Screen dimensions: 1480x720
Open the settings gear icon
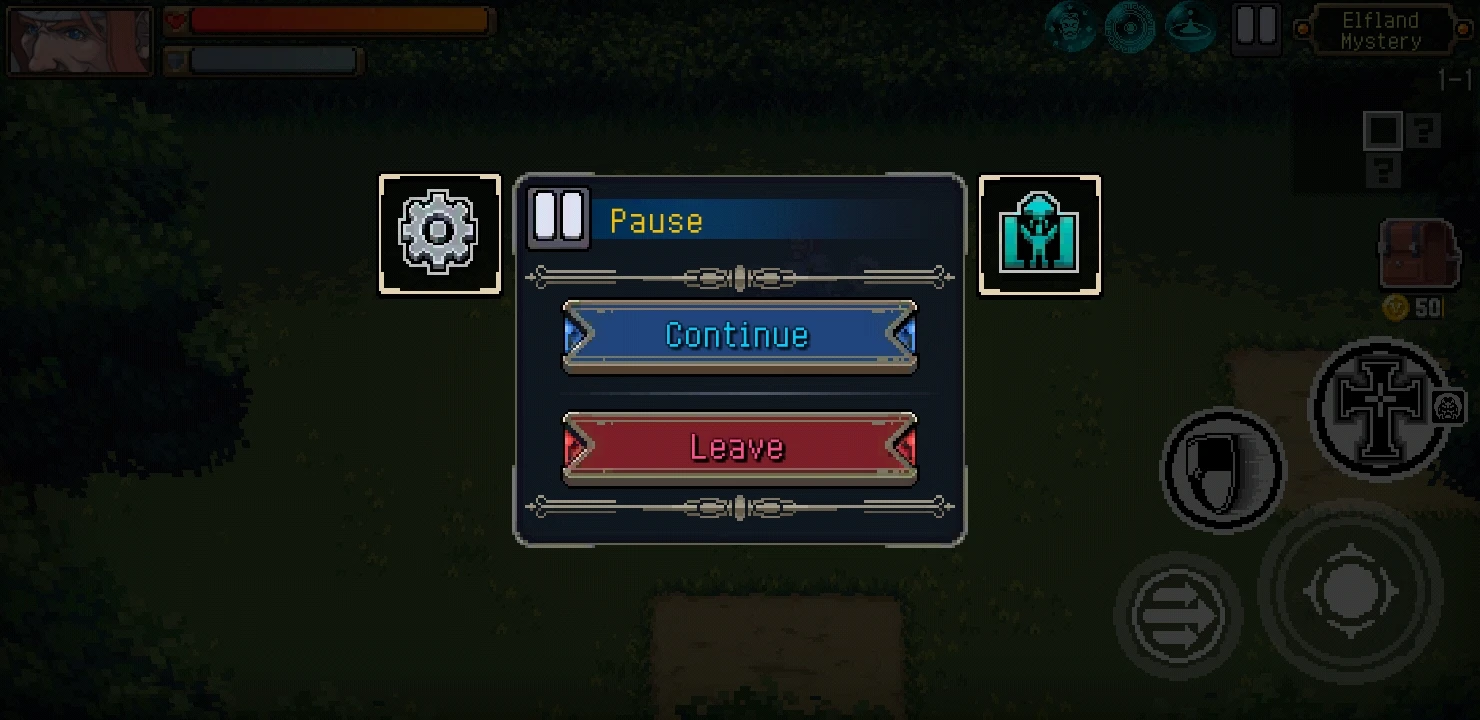(x=440, y=232)
